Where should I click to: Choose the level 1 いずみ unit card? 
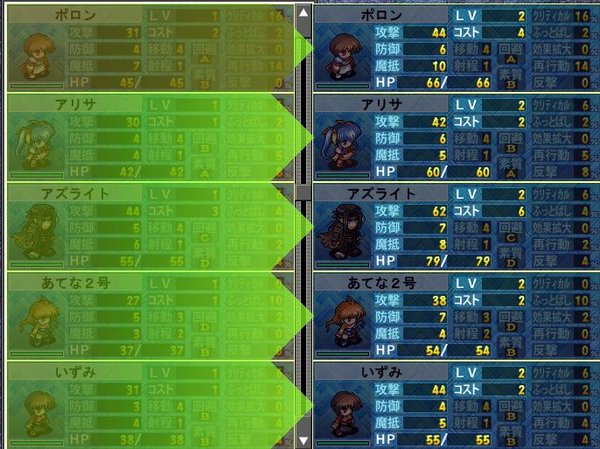tap(150, 405)
